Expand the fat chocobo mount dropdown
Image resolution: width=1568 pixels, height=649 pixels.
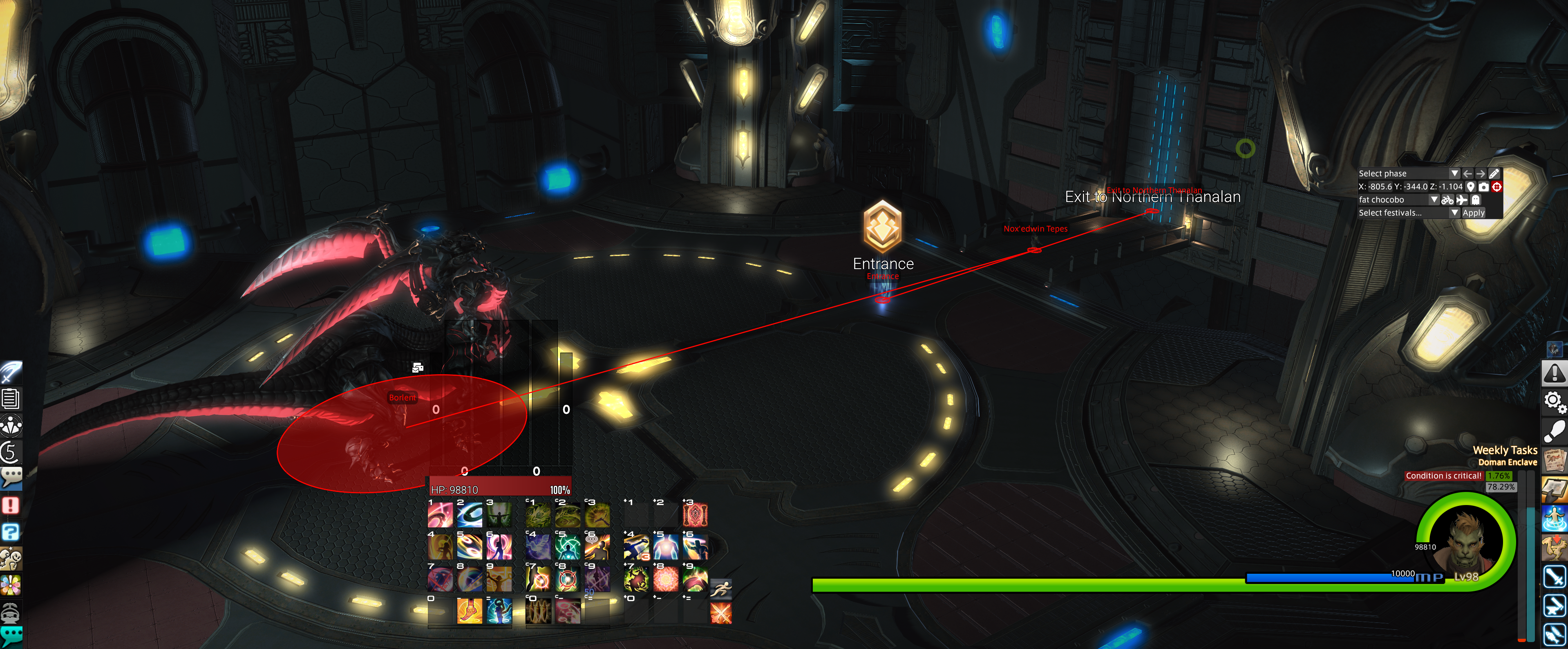1434,200
